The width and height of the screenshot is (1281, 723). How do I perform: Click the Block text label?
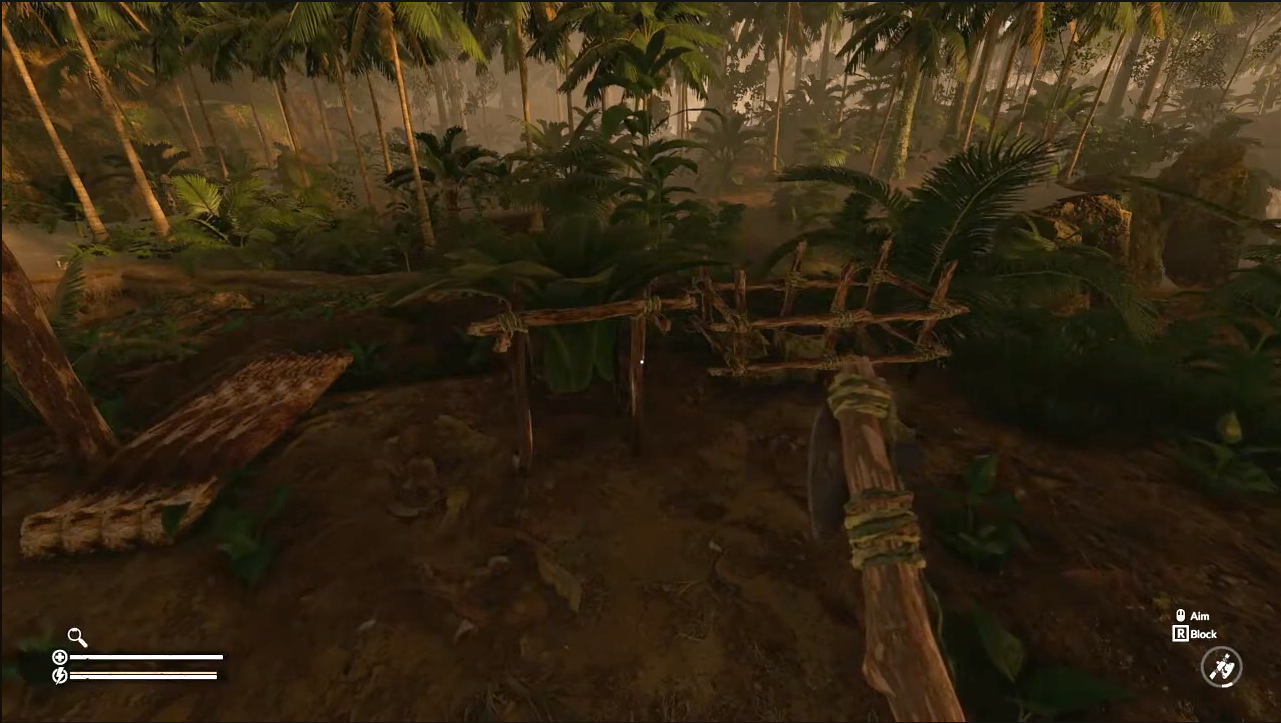(1205, 634)
